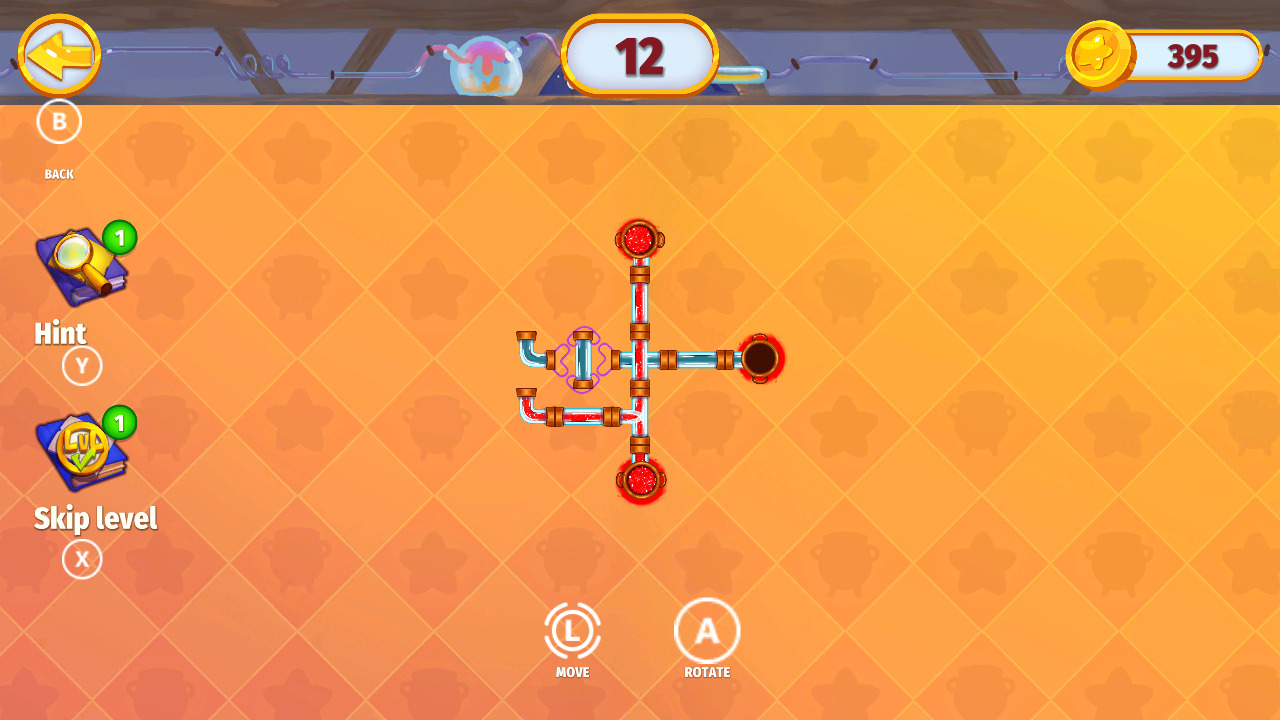Click the Hint label text
The image size is (1280, 720).
point(60,333)
